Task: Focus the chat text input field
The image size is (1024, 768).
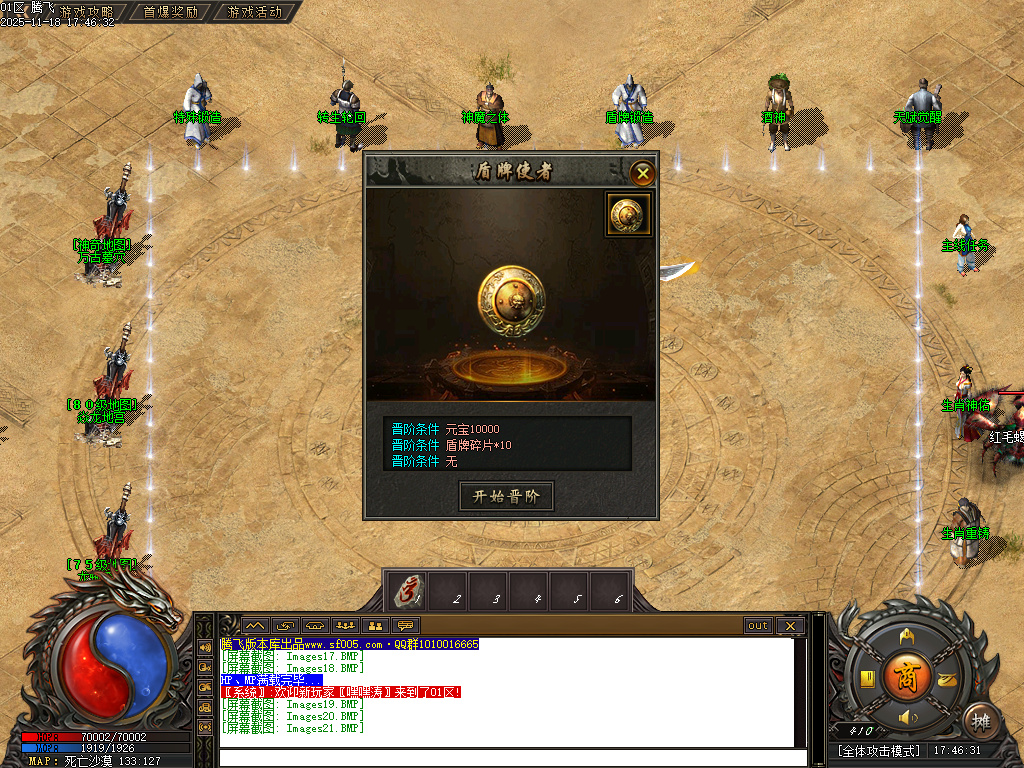Action: 510,757
